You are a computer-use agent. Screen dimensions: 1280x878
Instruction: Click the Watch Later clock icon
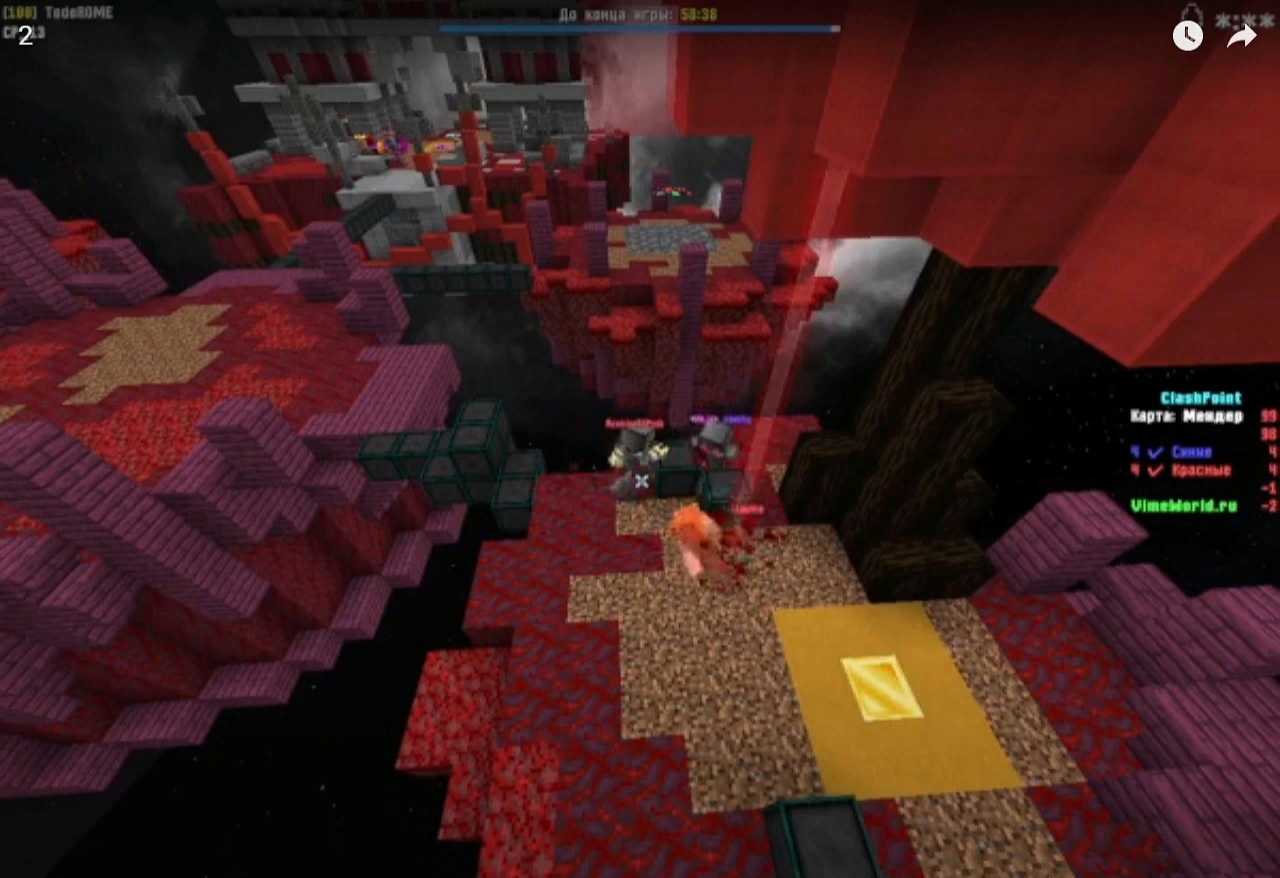(1187, 36)
